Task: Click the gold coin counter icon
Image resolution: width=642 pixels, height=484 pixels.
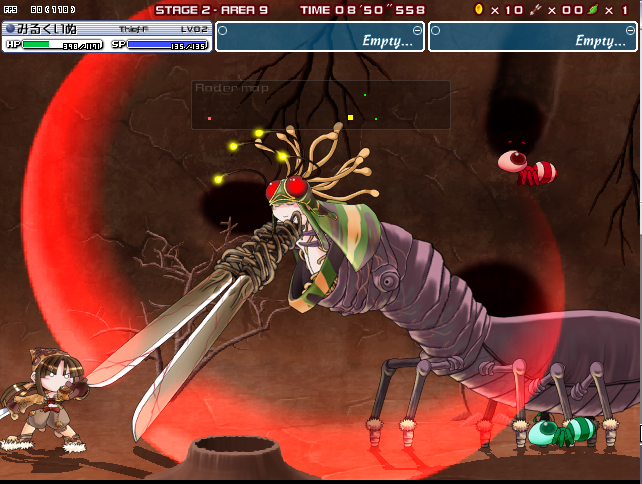Action: click(478, 9)
